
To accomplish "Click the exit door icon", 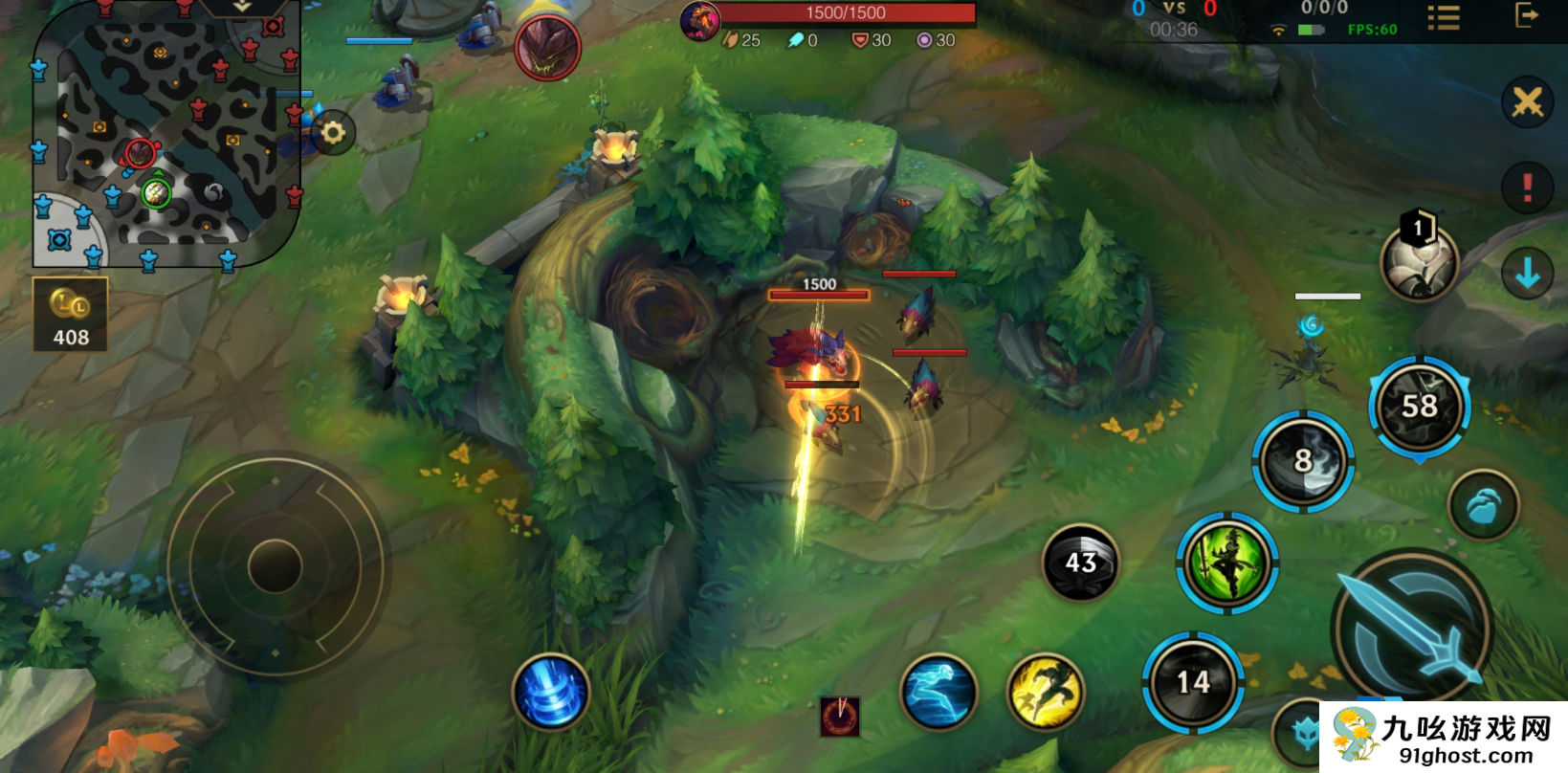I will (x=1527, y=15).
